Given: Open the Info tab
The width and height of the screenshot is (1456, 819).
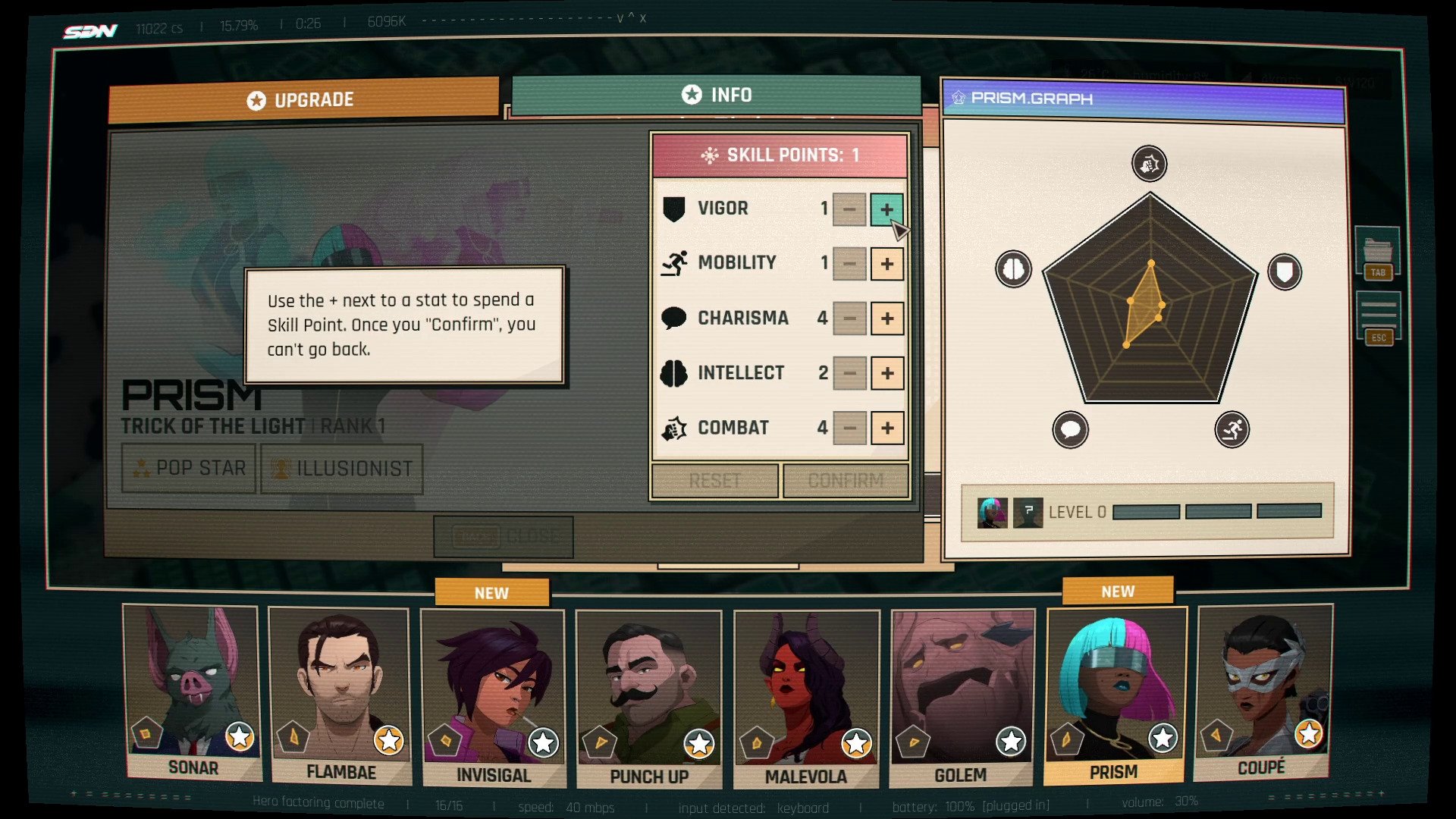Looking at the screenshot, I should coord(717,95).
